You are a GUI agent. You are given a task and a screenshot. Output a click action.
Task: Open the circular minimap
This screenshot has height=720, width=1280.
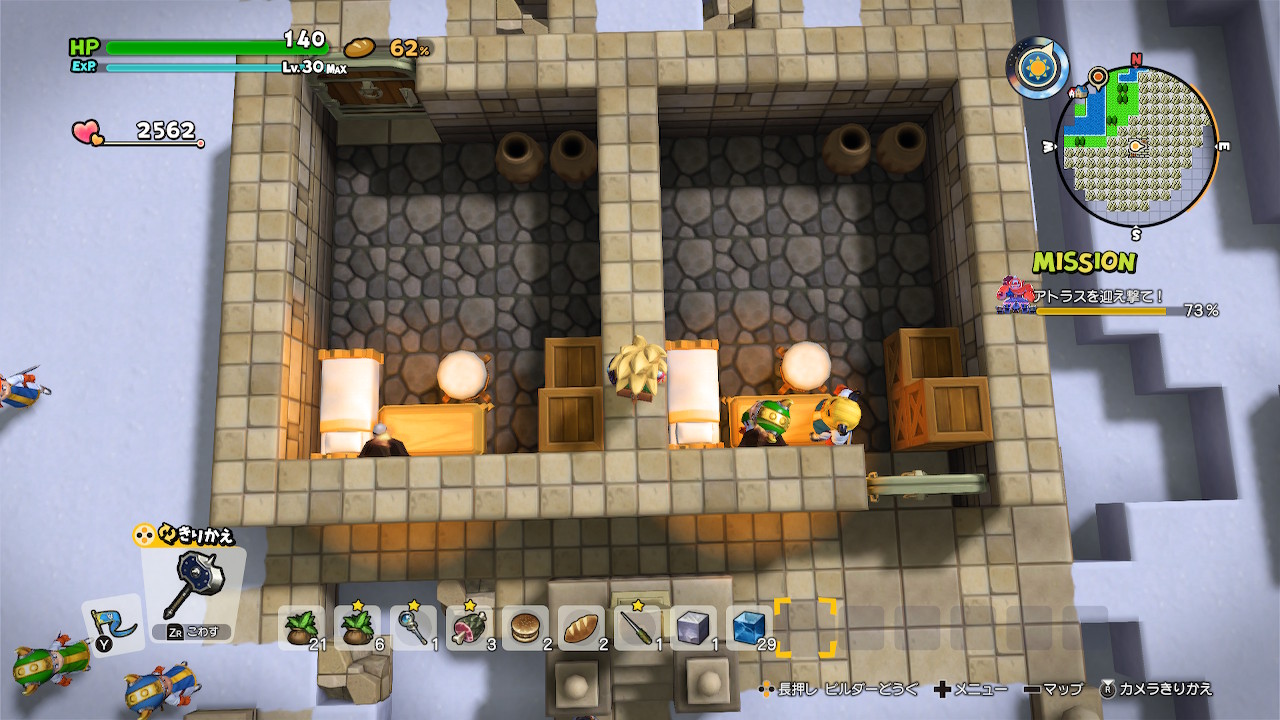pyautogui.click(x=1136, y=148)
